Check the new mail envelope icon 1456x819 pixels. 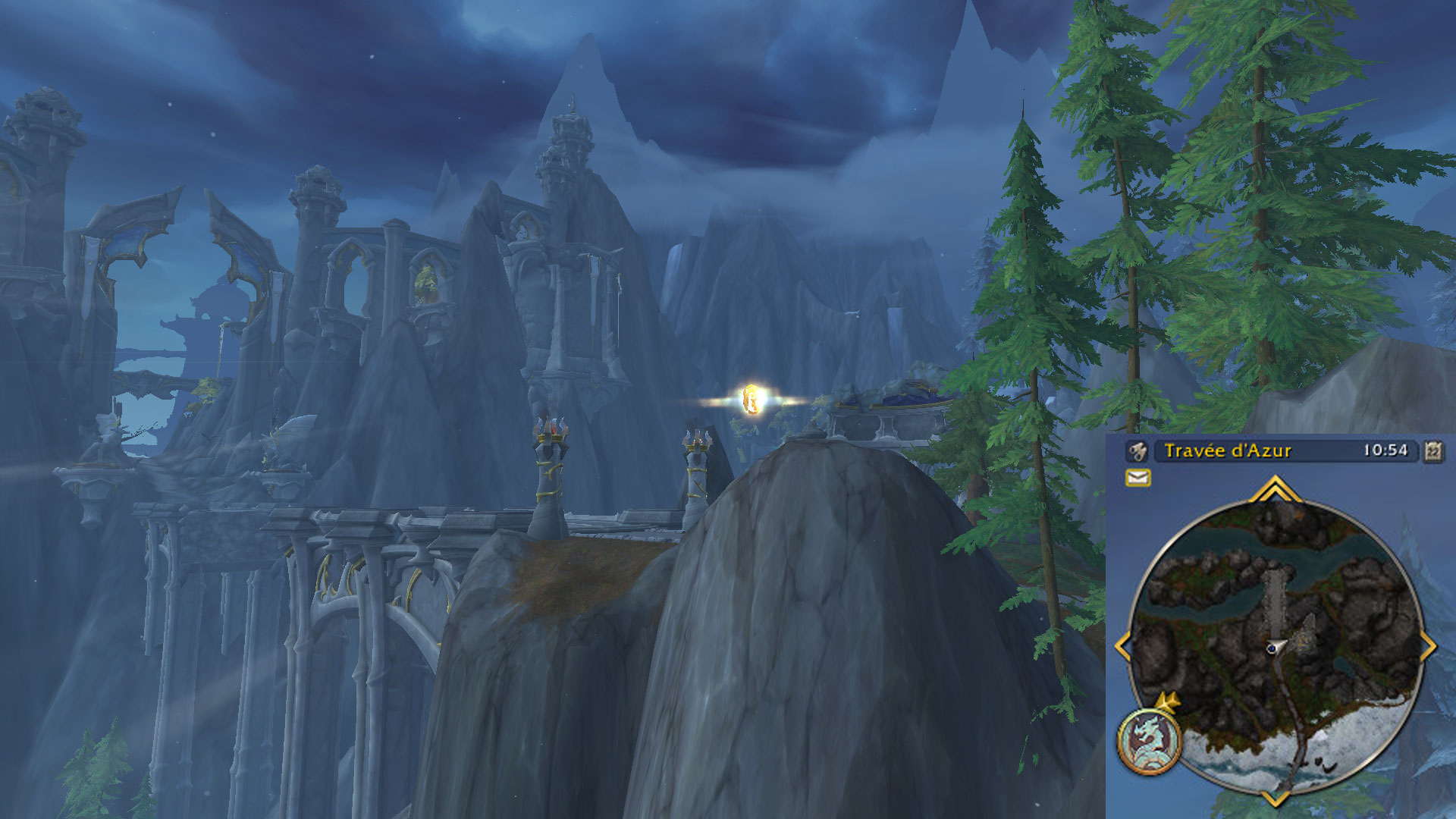[x=1137, y=477]
